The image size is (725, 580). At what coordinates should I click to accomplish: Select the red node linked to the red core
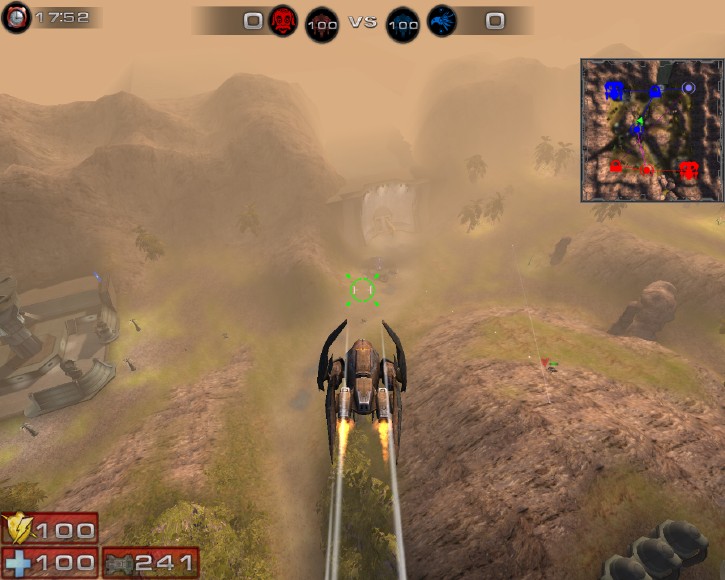click(x=646, y=171)
